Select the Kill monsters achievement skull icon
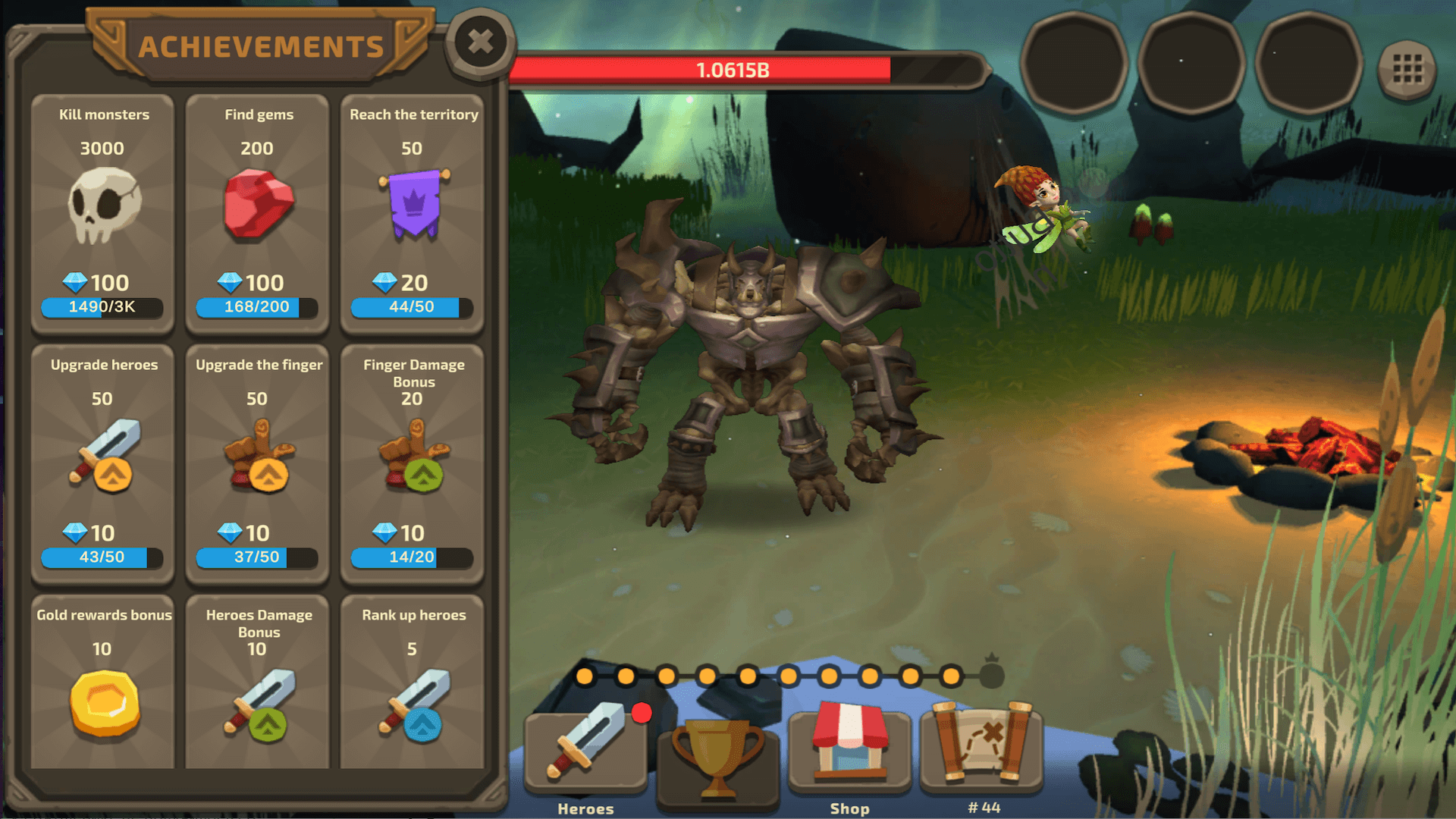The height and width of the screenshot is (819, 1456). pos(103,205)
